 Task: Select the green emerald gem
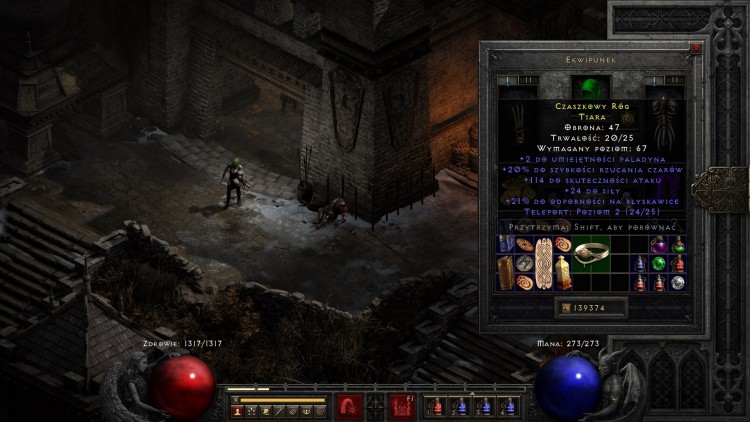click(x=658, y=264)
